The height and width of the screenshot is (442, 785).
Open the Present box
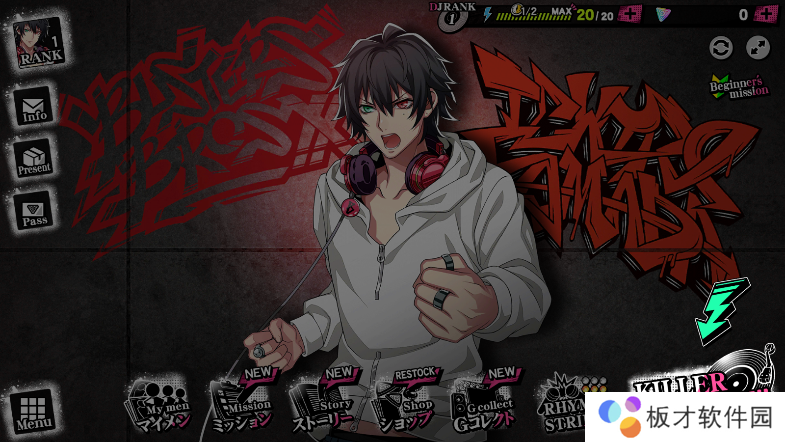[34, 159]
